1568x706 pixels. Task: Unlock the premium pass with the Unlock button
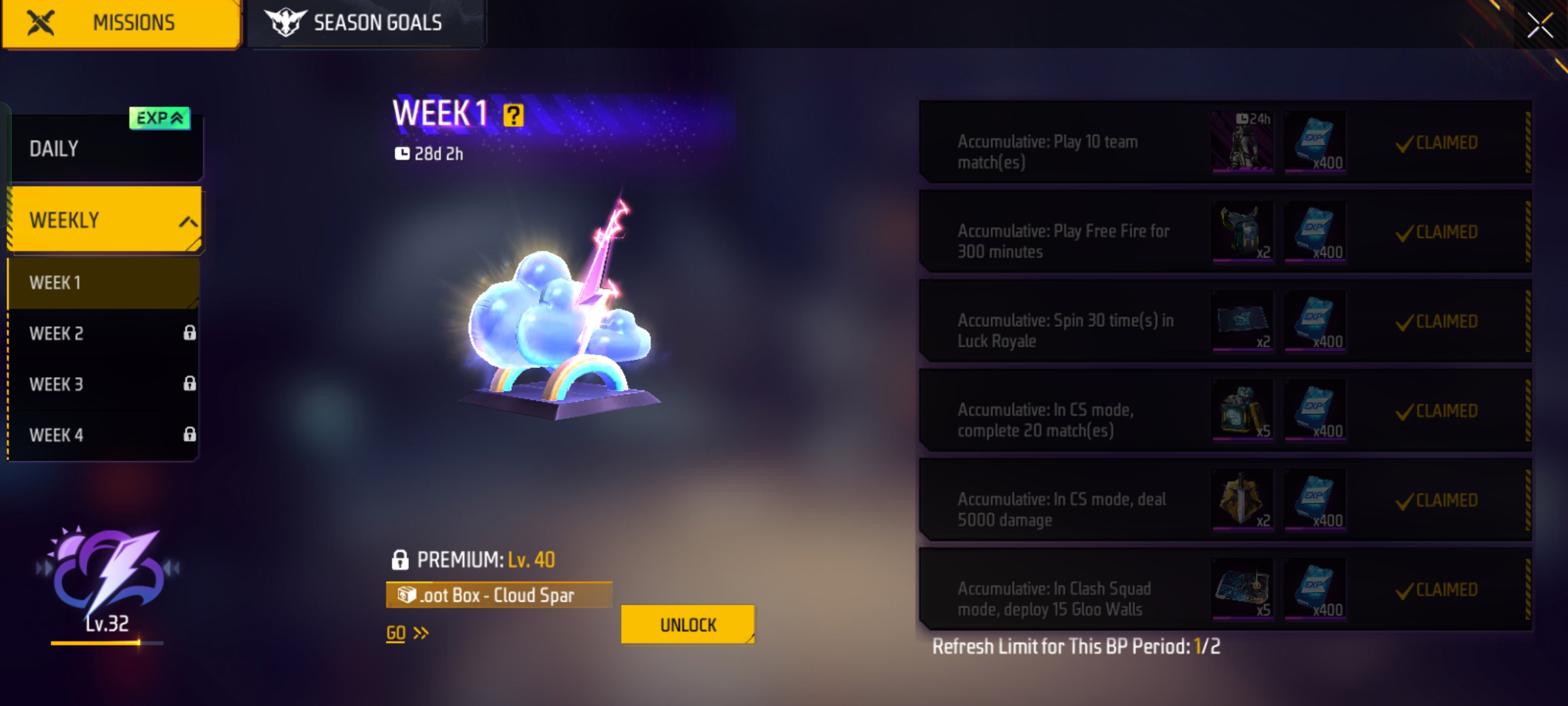click(687, 625)
